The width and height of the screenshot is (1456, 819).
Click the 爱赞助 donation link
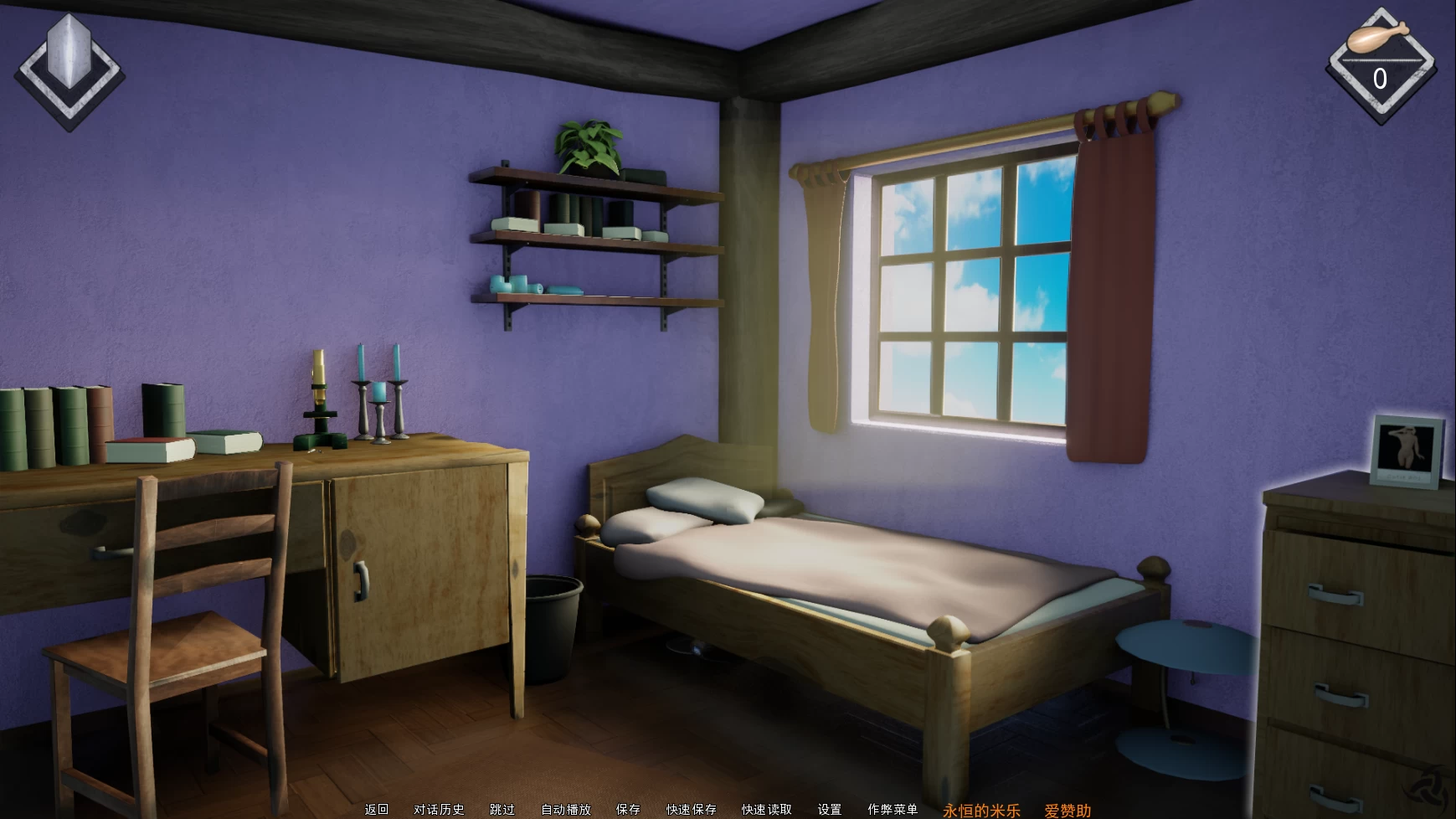[x=1065, y=810]
